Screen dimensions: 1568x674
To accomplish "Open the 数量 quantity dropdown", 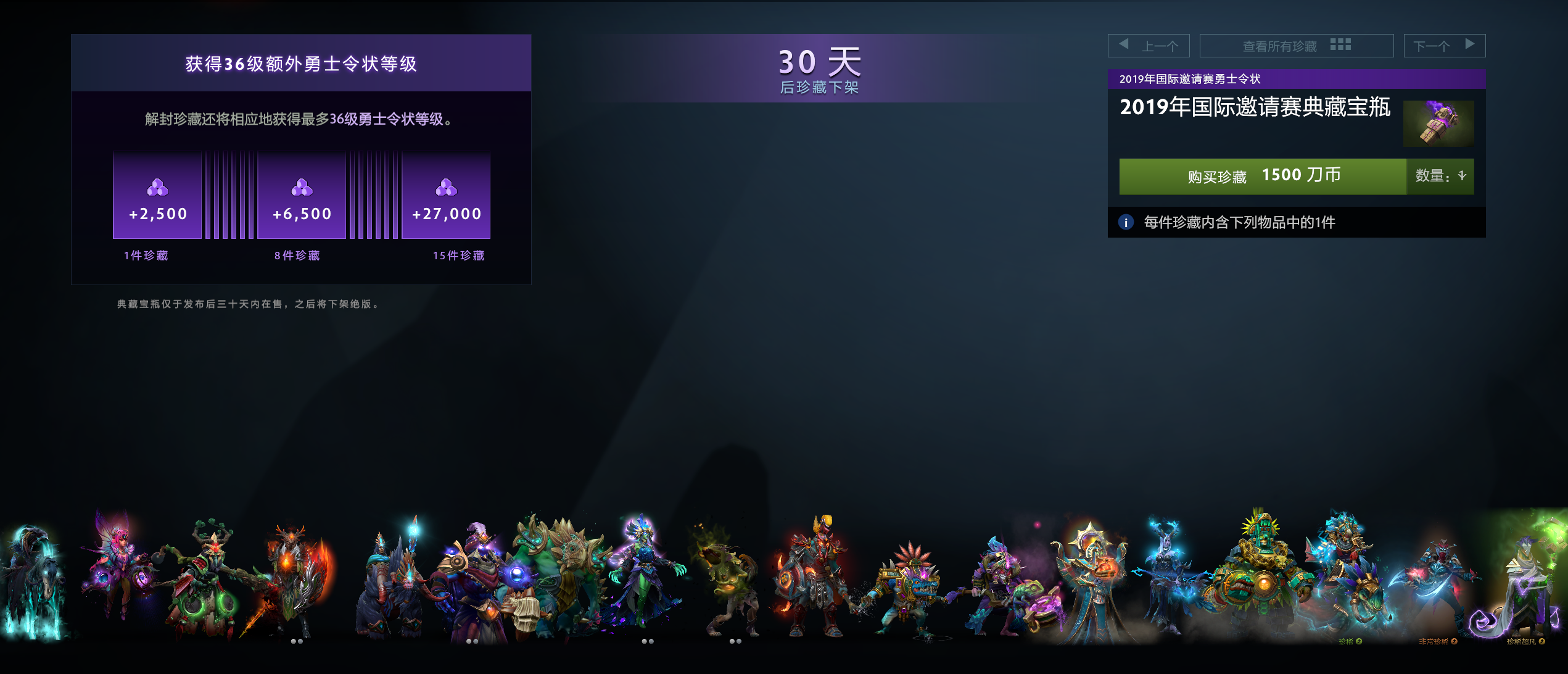I will pos(1440,177).
